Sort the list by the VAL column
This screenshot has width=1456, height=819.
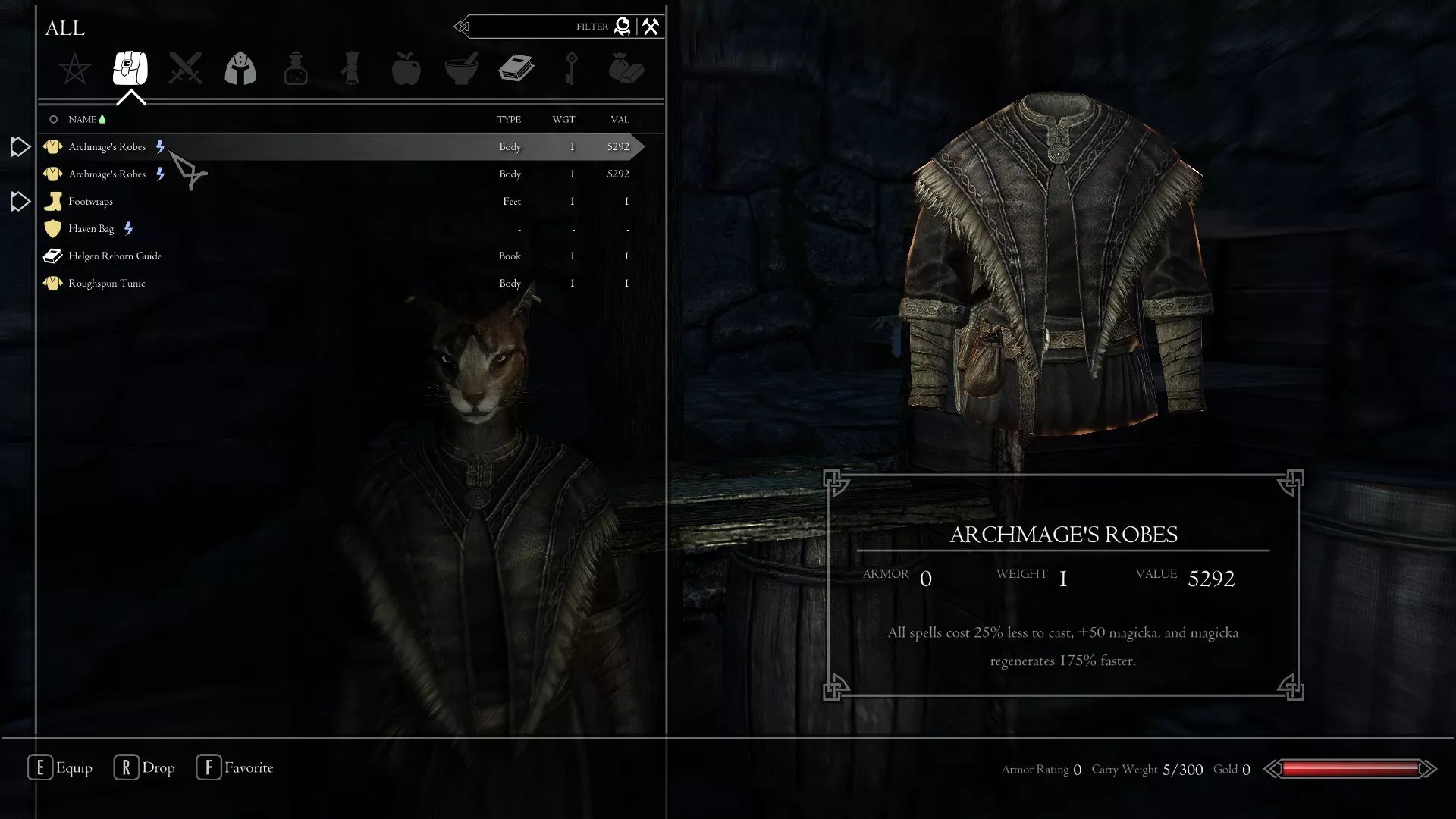click(x=619, y=119)
